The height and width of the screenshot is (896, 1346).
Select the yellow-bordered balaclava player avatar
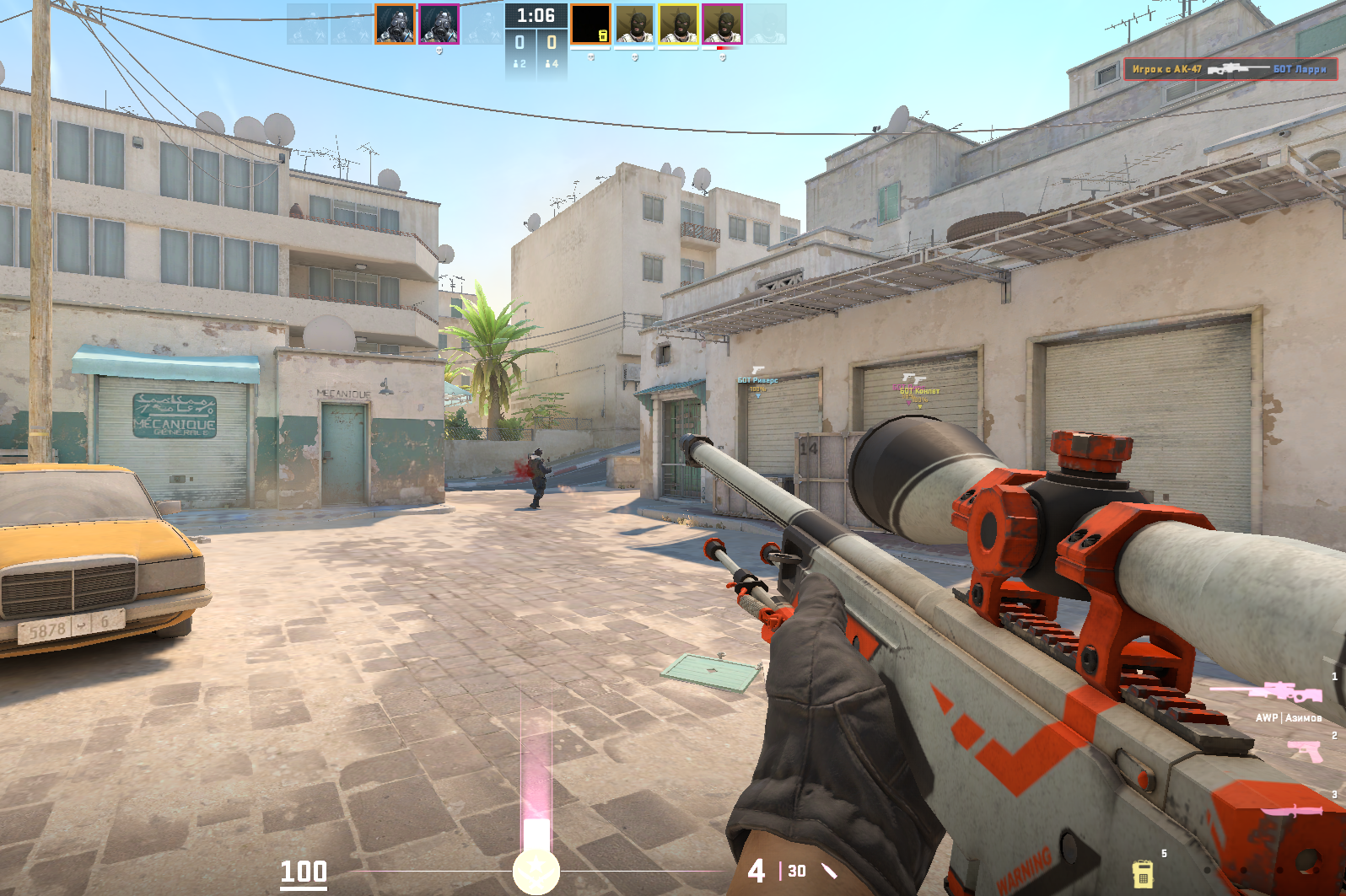tap(678, 24)
